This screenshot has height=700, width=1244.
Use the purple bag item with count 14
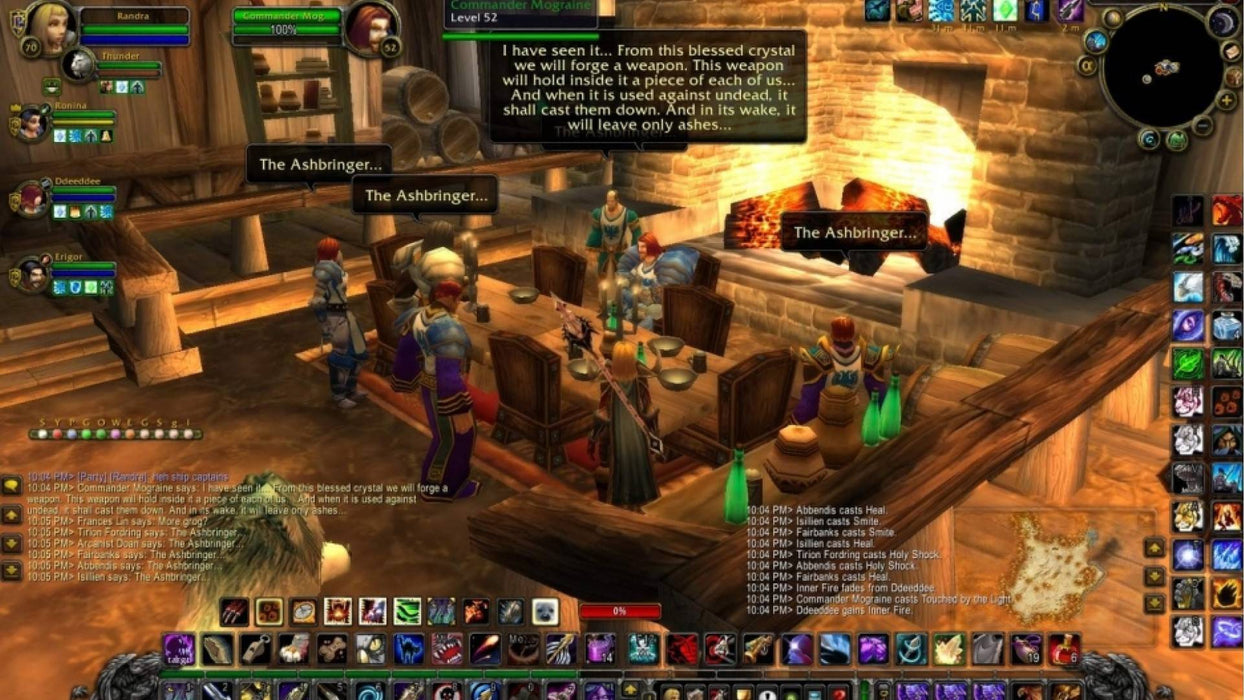click(x=600, y=649)
